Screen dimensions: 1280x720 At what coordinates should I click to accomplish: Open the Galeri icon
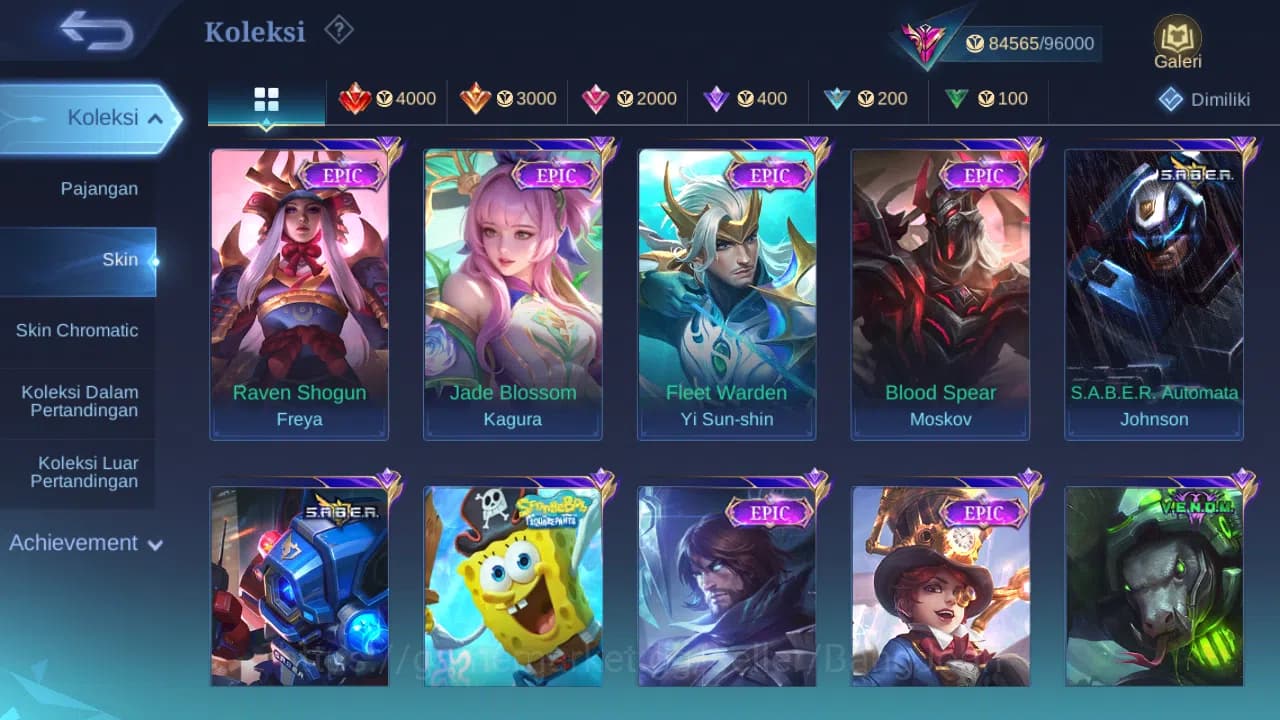click(x=1177, y=40)
